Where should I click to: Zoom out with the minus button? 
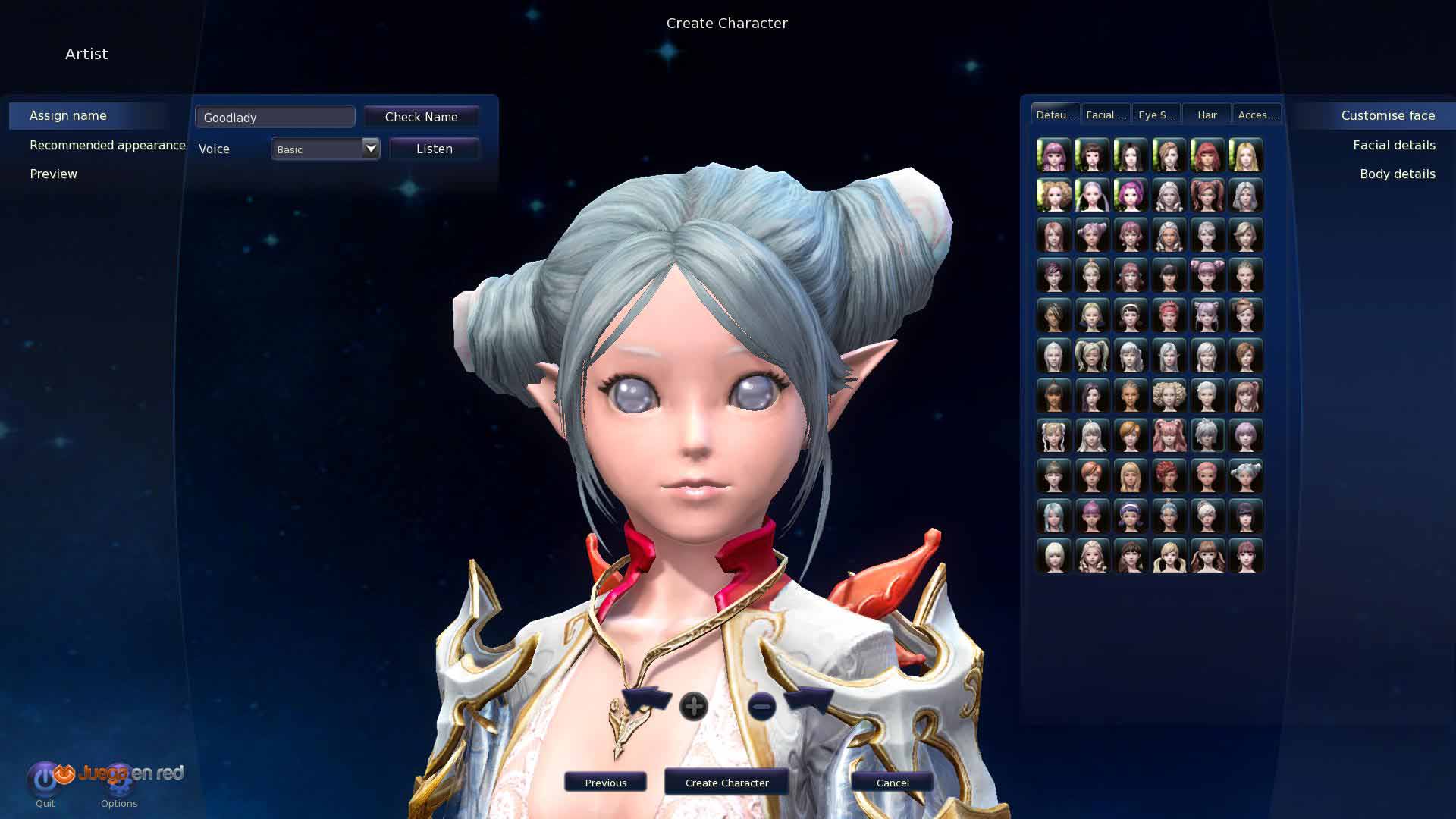tap(761, 706)
